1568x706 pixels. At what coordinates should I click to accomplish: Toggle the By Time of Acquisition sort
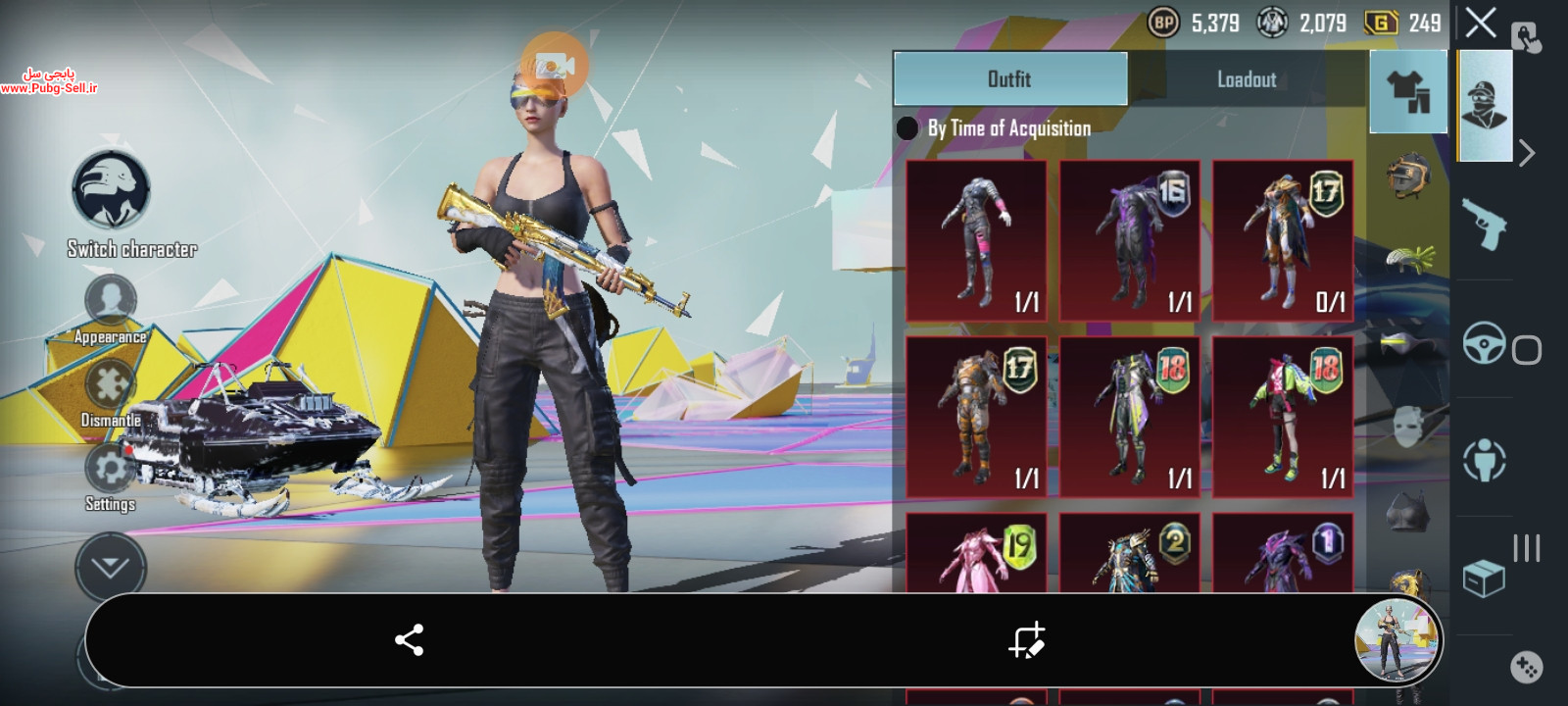tap(907, 128)
